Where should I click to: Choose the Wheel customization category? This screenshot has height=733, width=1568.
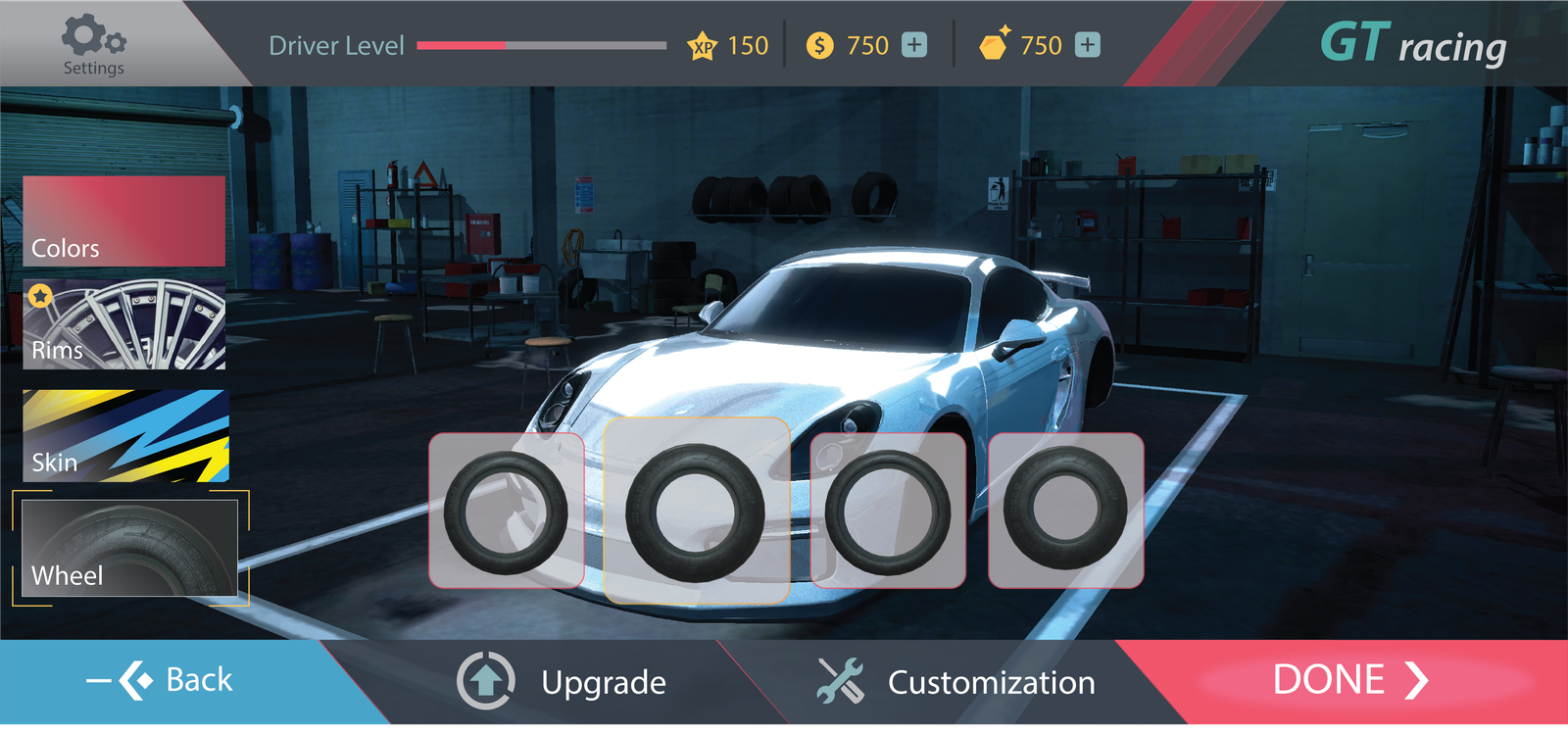point(129,548)
